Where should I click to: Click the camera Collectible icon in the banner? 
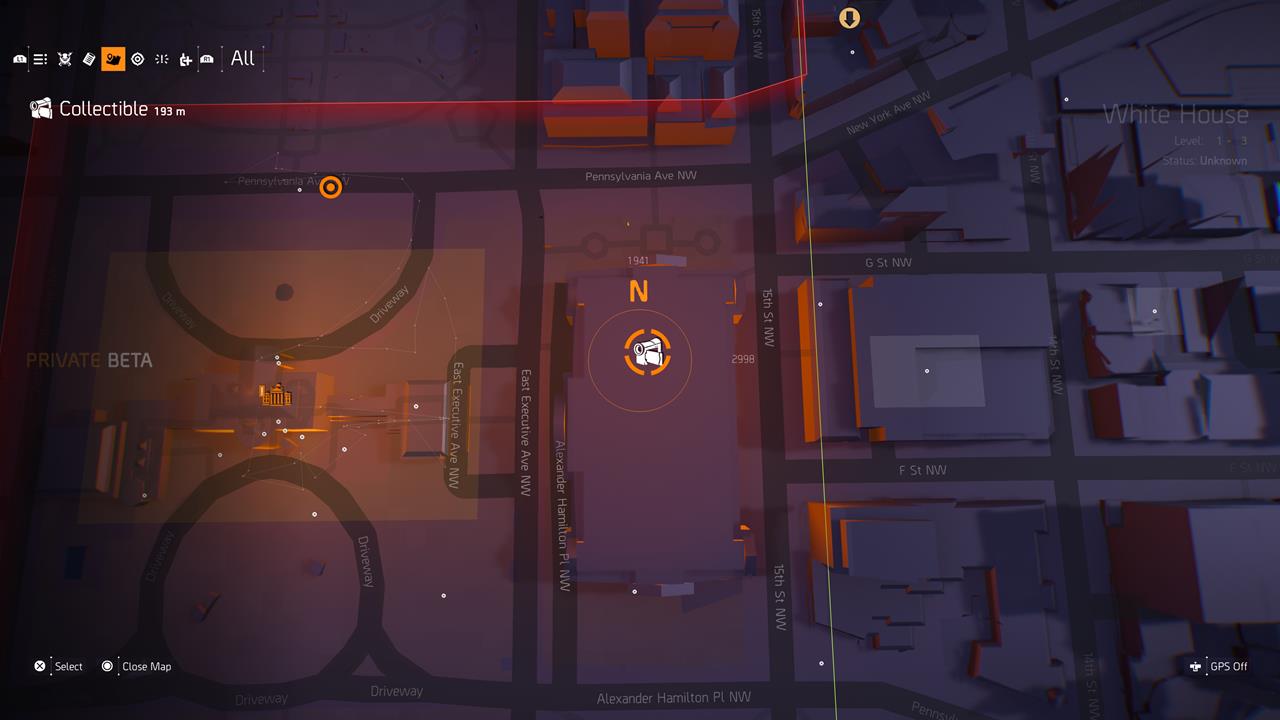tap(40, 108)
